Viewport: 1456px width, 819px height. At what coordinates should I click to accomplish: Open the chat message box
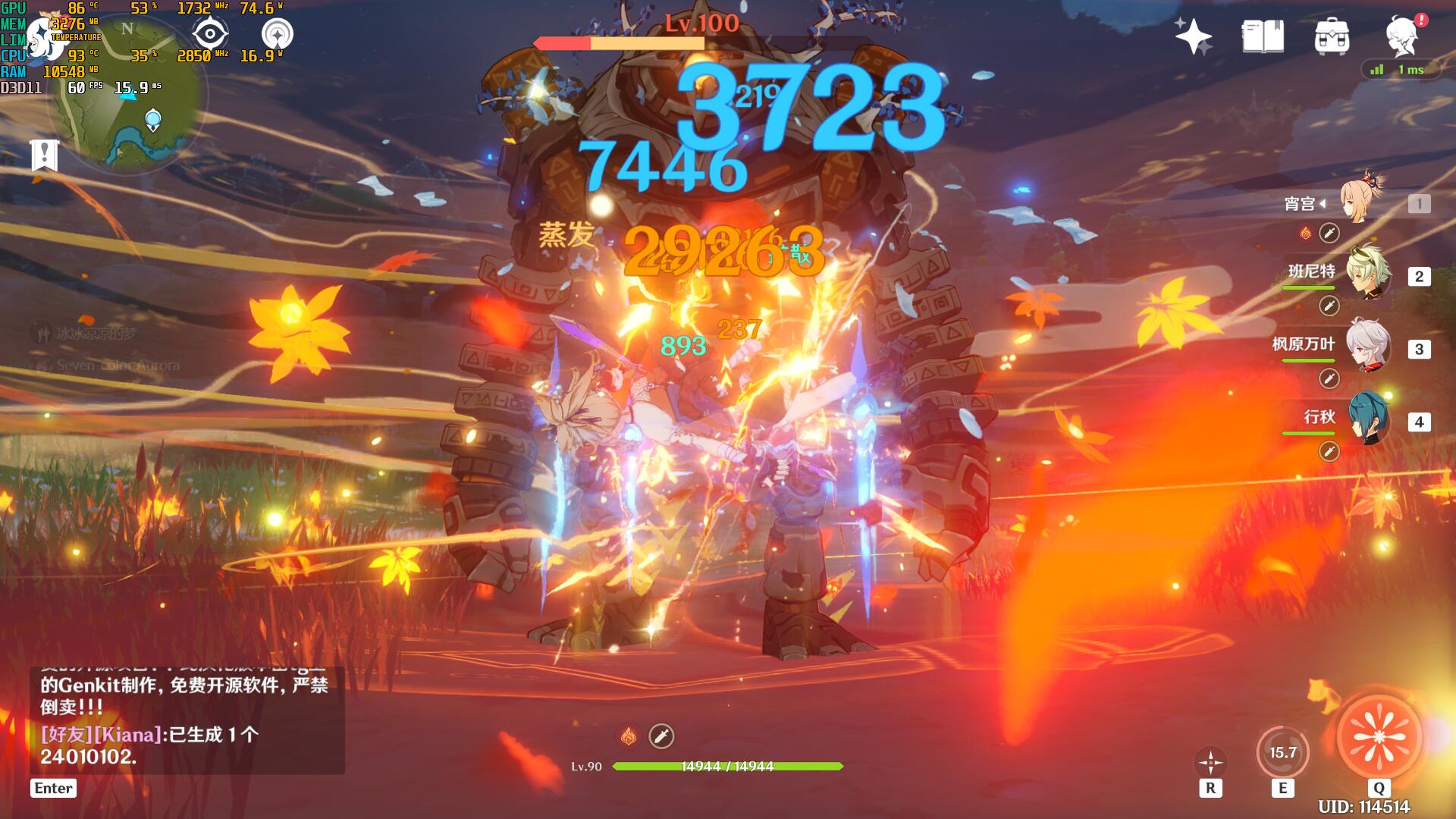[186, 719]
